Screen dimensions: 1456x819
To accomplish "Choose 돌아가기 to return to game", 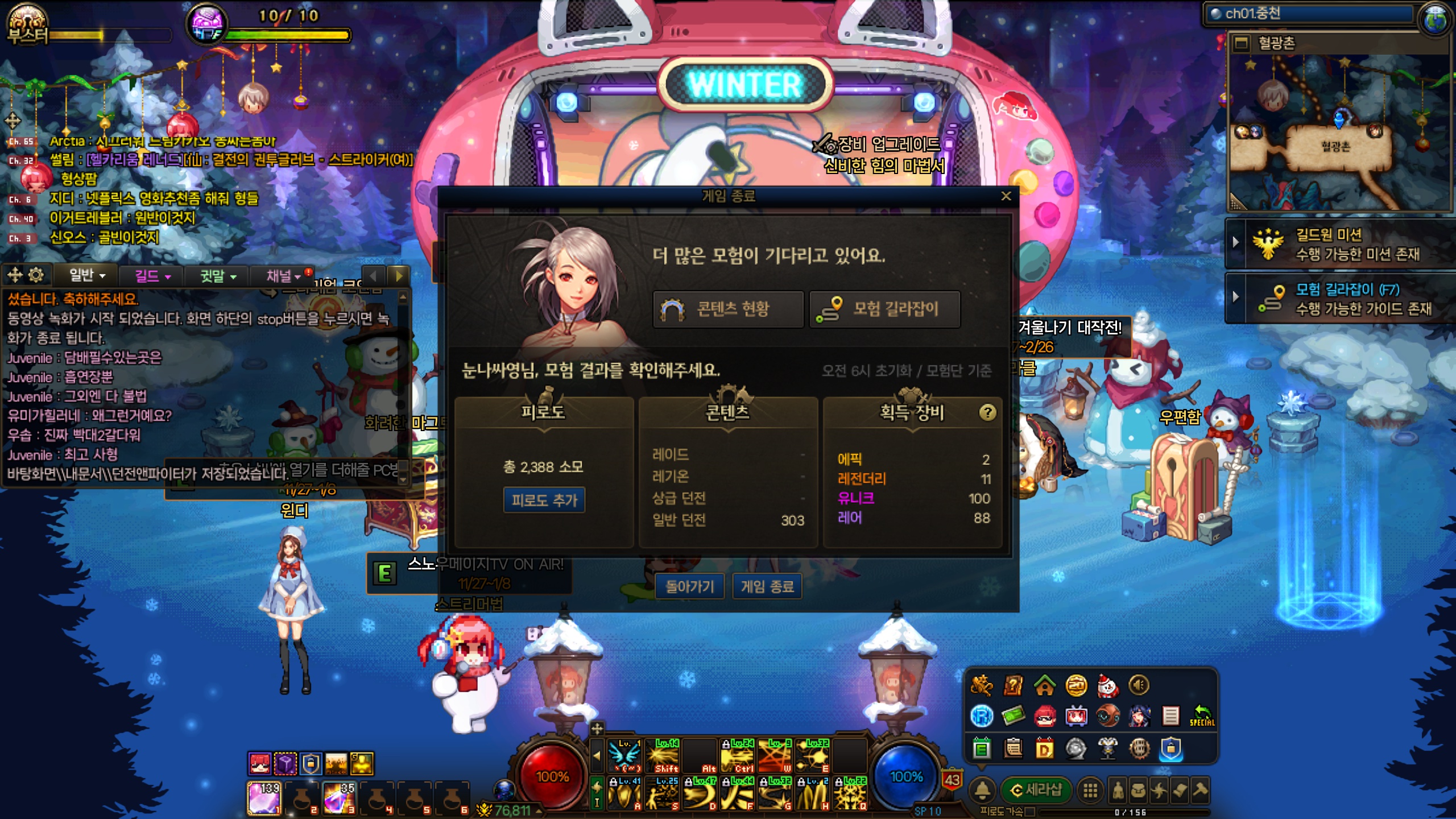I will [x=689, y=586].
